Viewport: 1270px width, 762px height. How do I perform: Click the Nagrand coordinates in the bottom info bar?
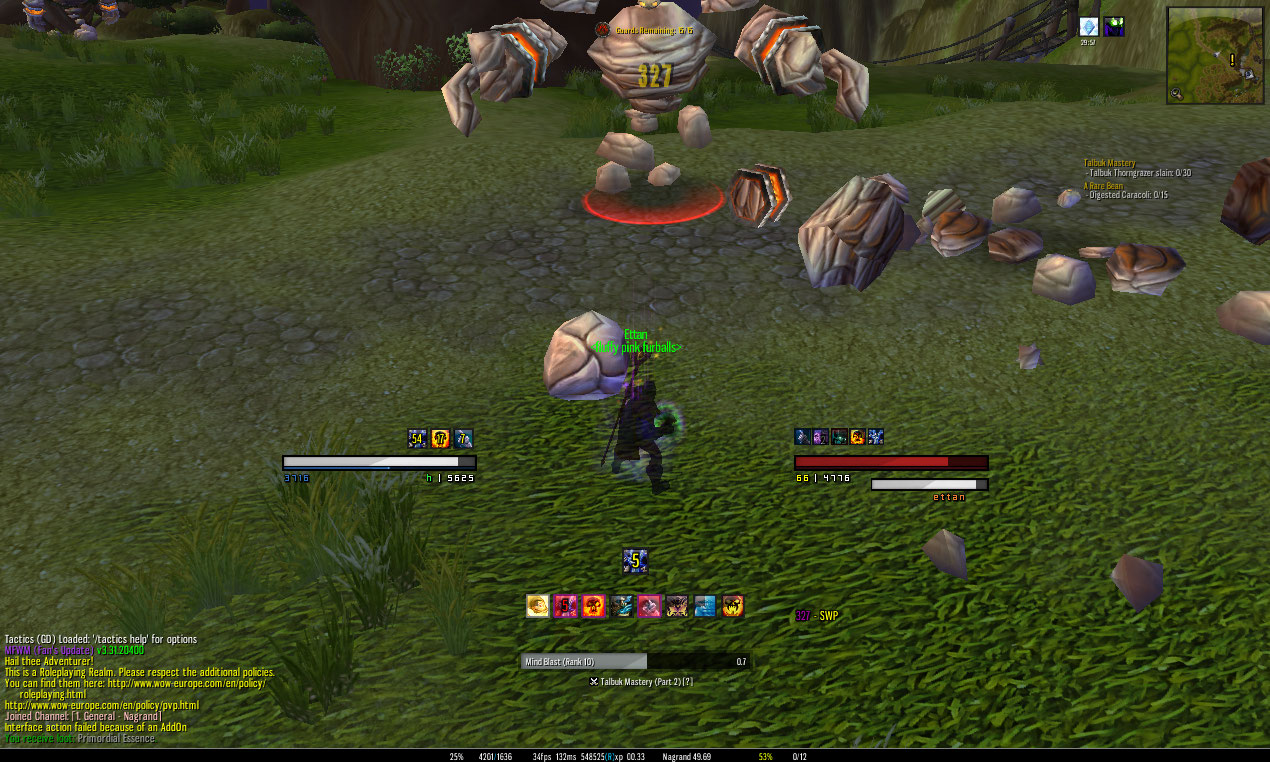[686, 757]
